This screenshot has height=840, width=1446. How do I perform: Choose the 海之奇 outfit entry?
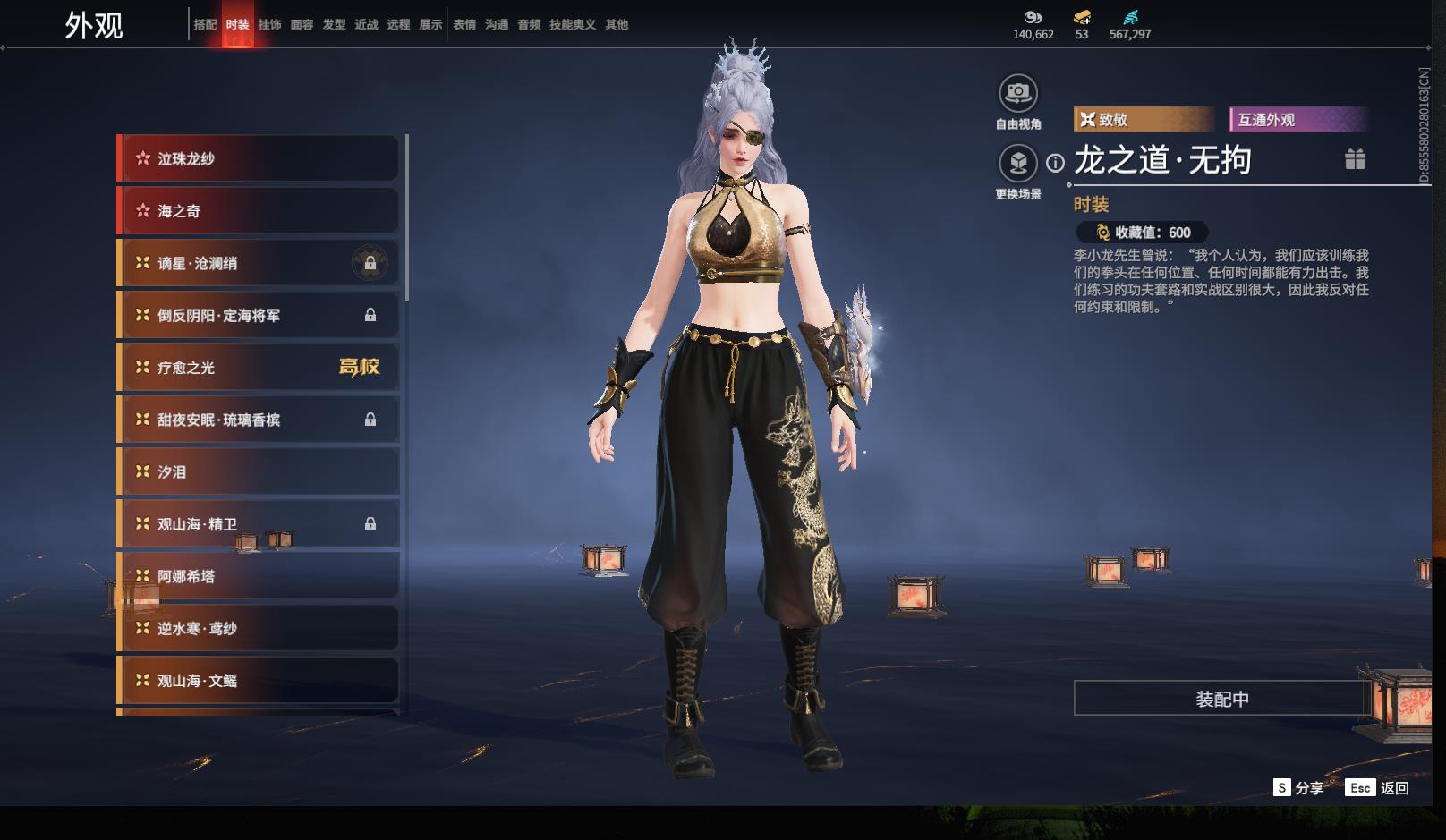[259, 211]
